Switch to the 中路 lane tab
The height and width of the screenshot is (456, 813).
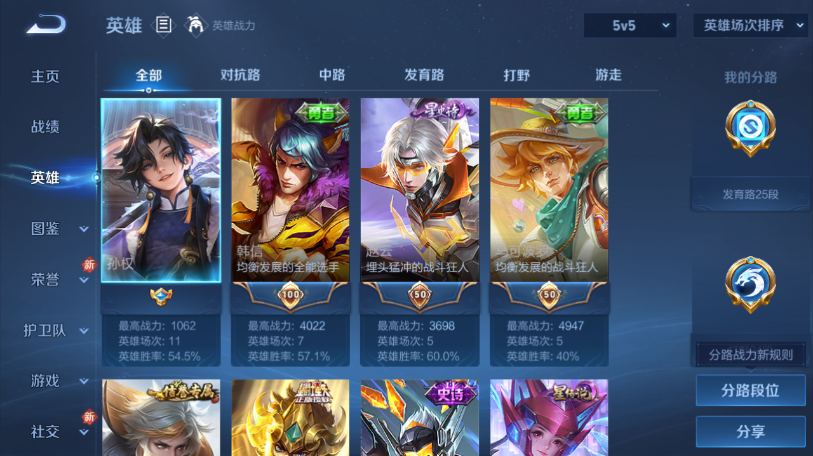pyautogui.click(x=332, y=75)
